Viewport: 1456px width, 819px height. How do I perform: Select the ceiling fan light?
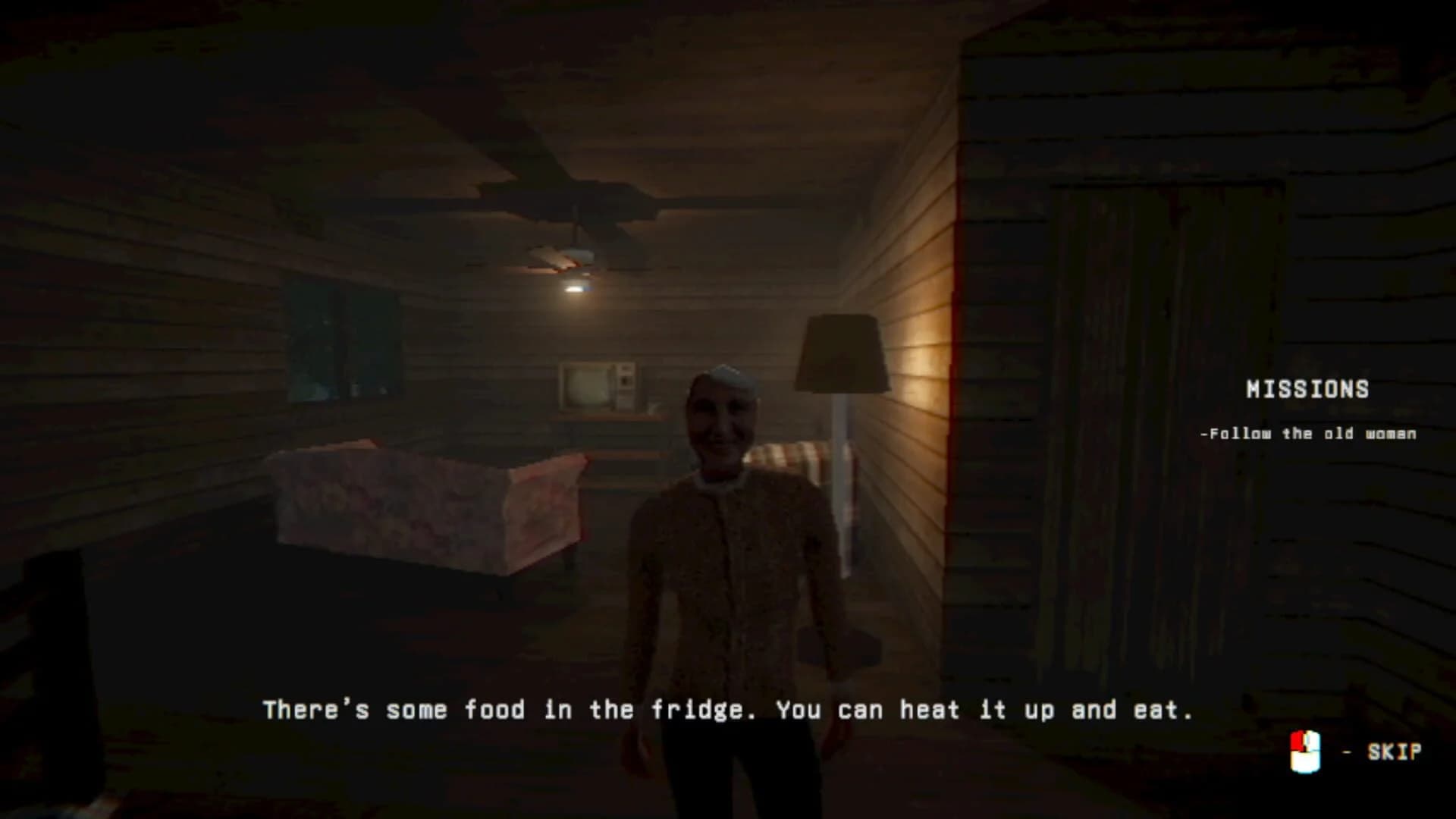(x=577, y=288)
